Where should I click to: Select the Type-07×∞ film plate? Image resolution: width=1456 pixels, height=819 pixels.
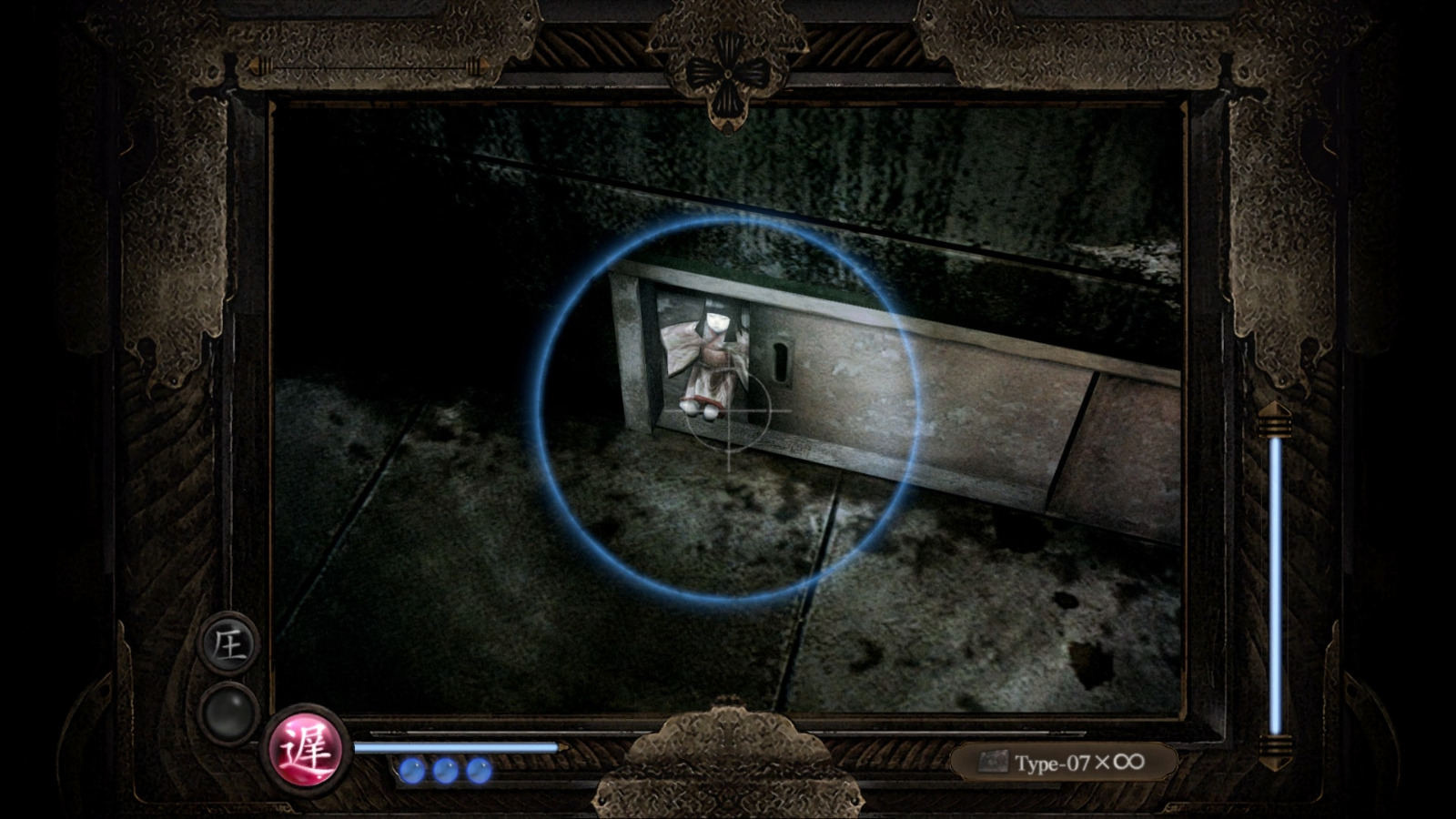pyautogui.click(x=1065, y=761)
